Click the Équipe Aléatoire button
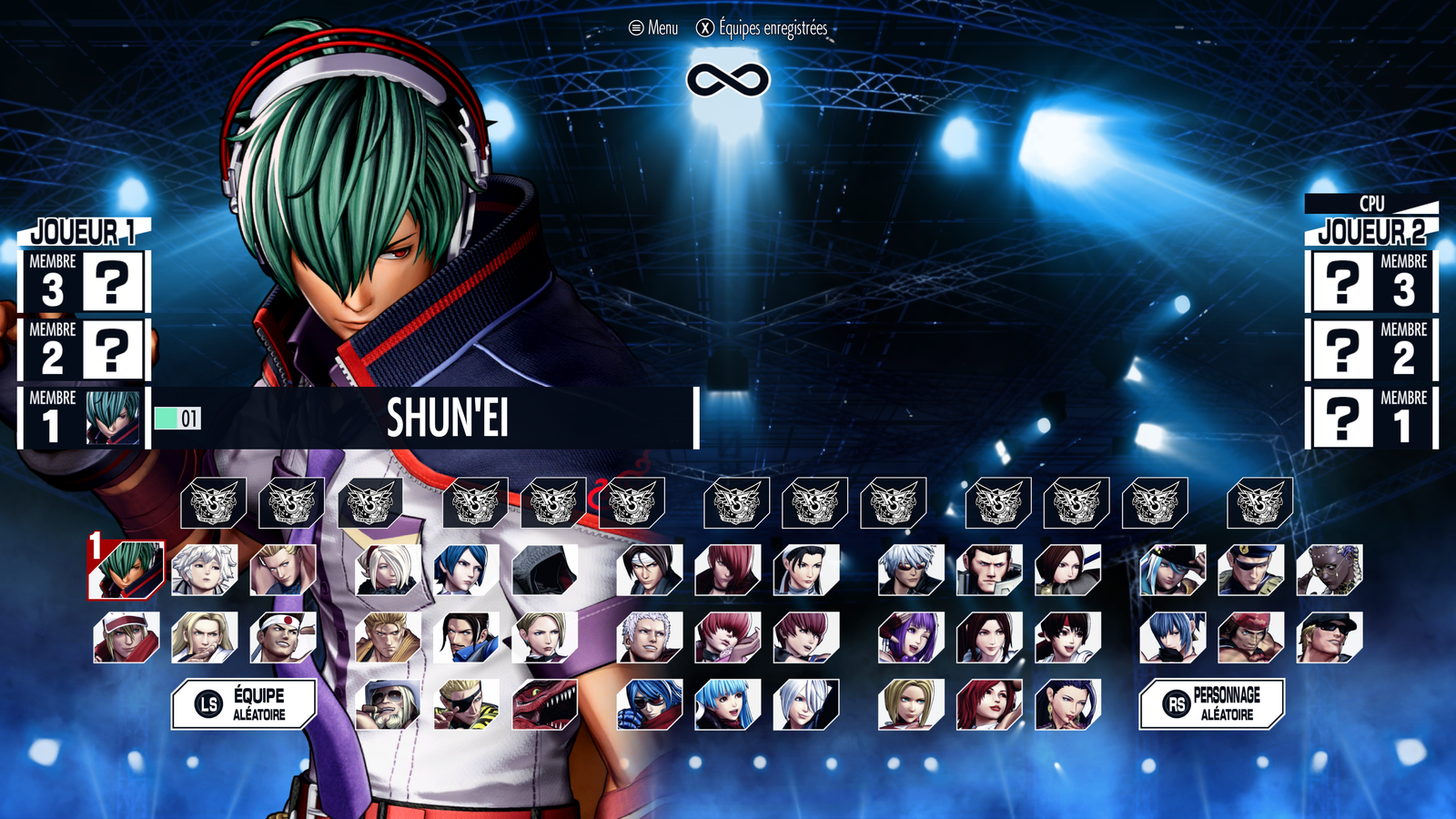This screenshot has height=819, width=1456. pos(244,704)
